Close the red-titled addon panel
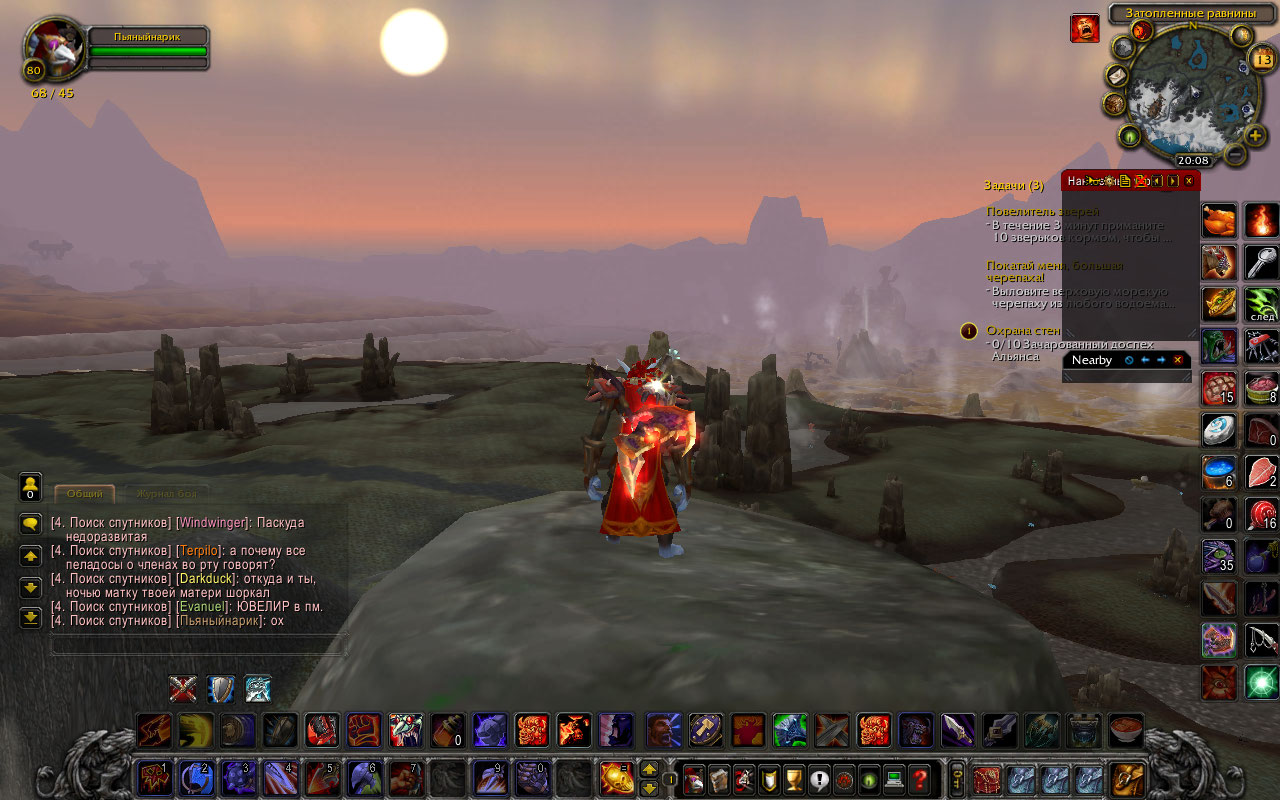The image size is (1280, 800). (x=1188, y=181)
